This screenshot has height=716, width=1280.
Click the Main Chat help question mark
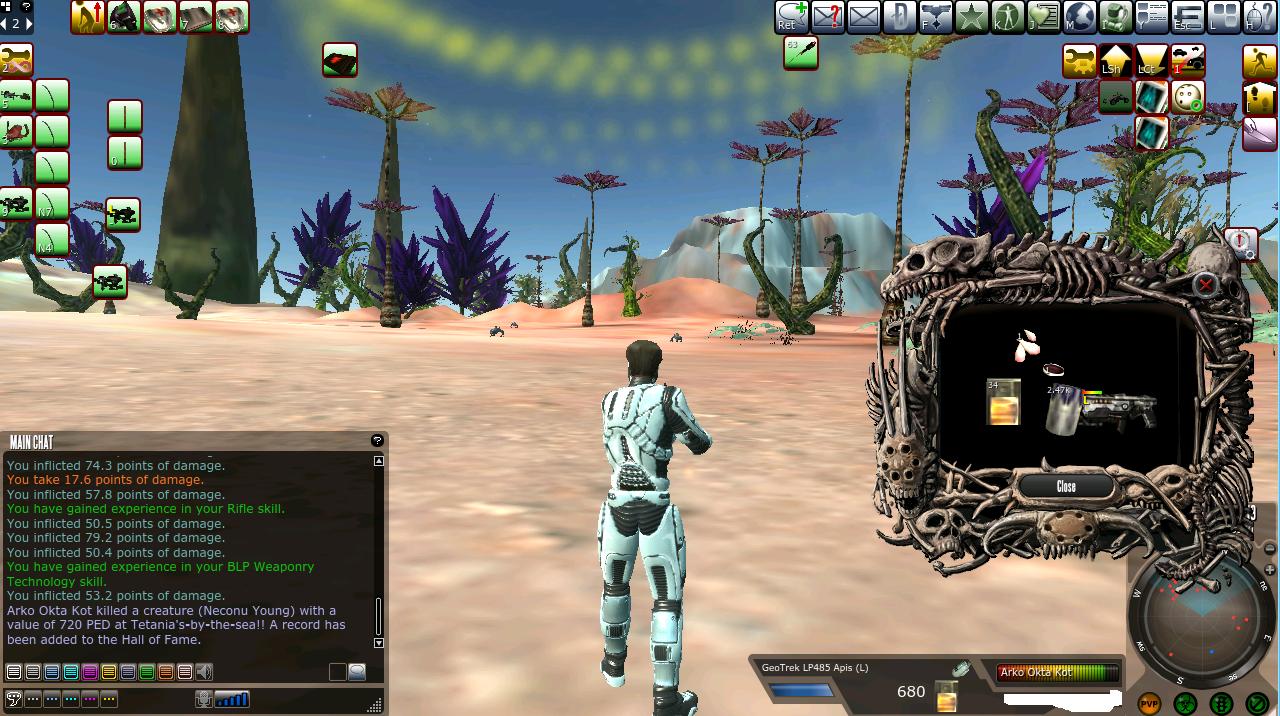pos(377,440)
